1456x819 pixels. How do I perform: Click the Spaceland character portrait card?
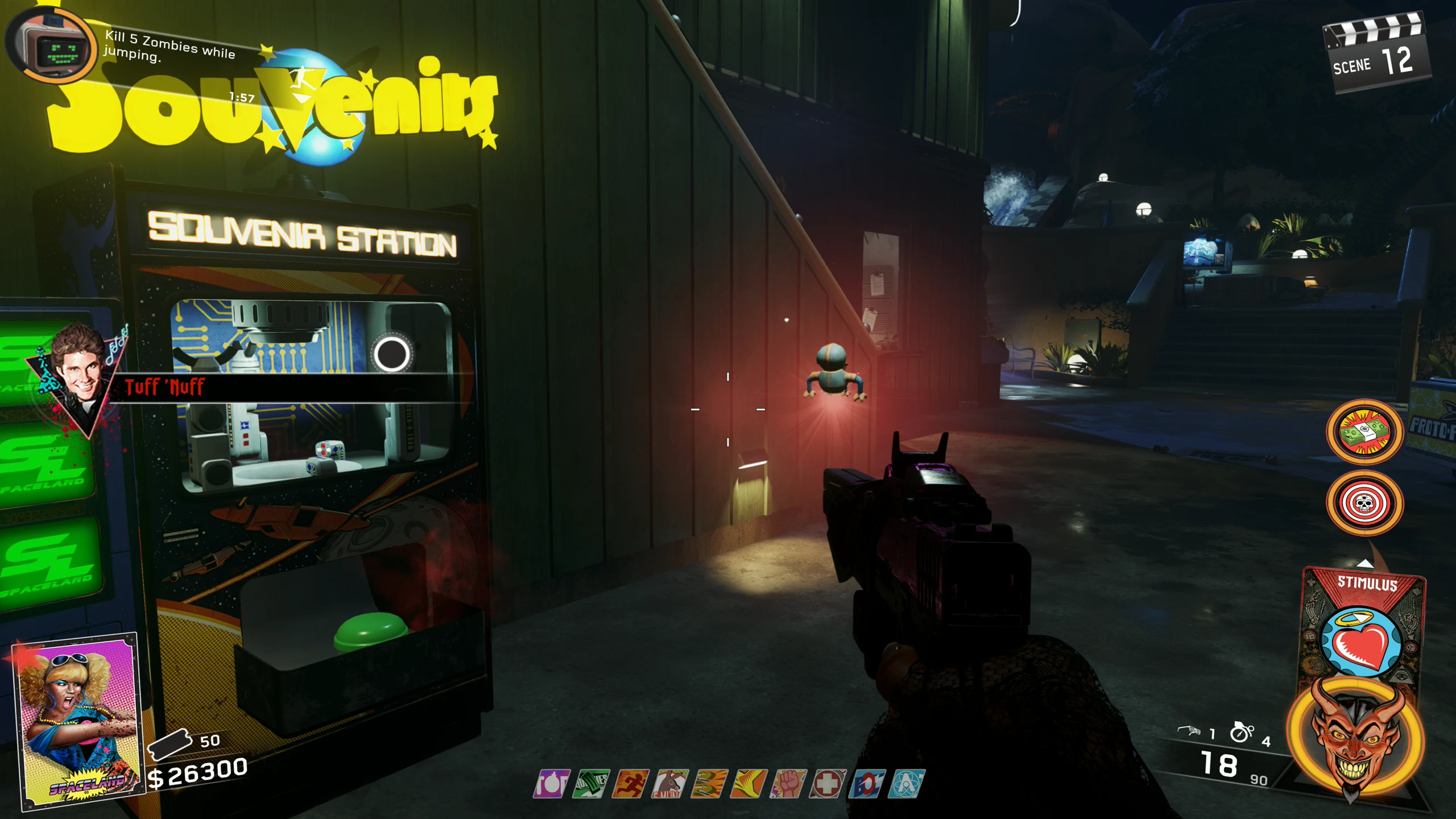coord(78,721)
